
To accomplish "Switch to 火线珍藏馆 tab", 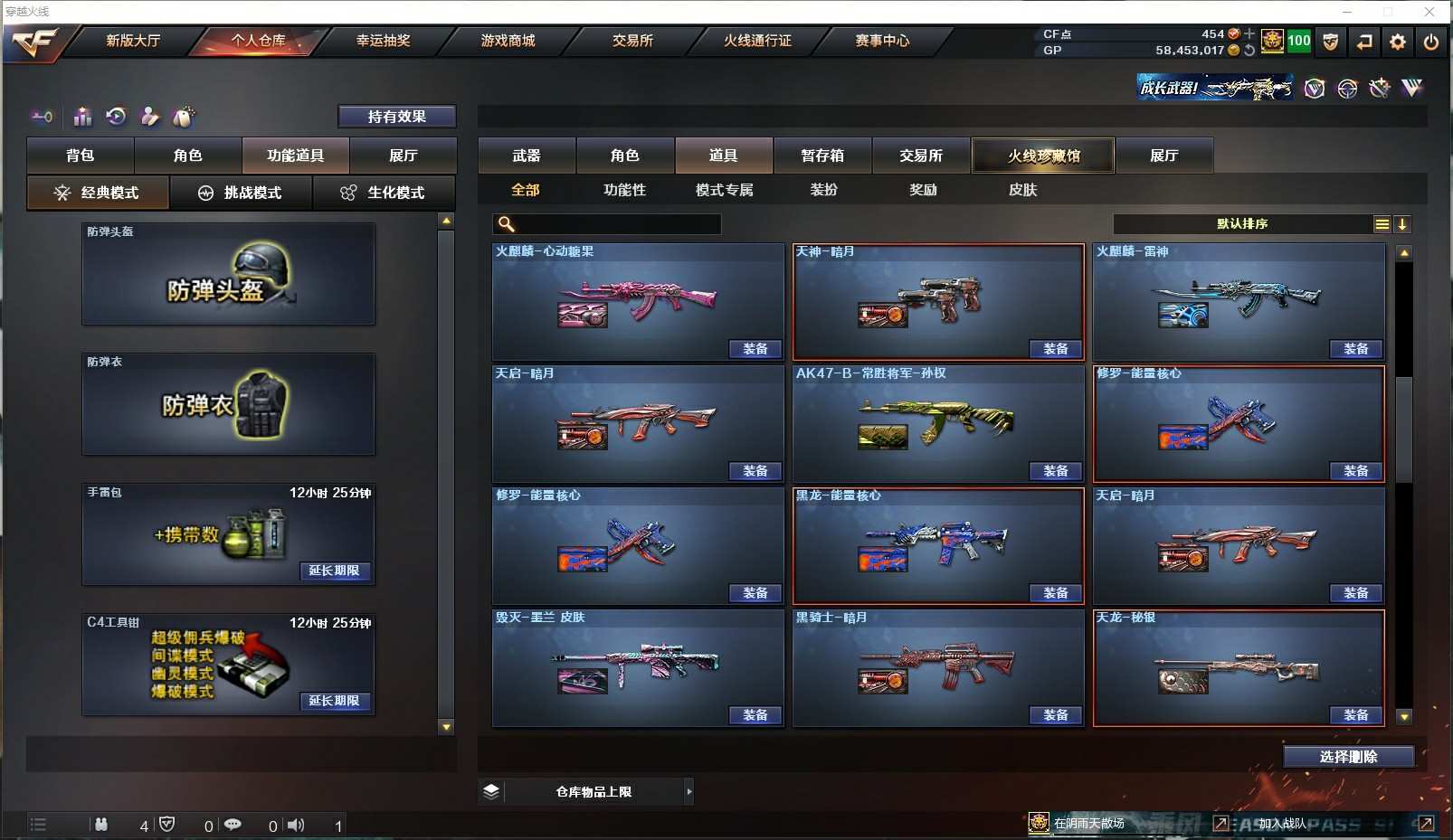I will tap(1043, 156).
